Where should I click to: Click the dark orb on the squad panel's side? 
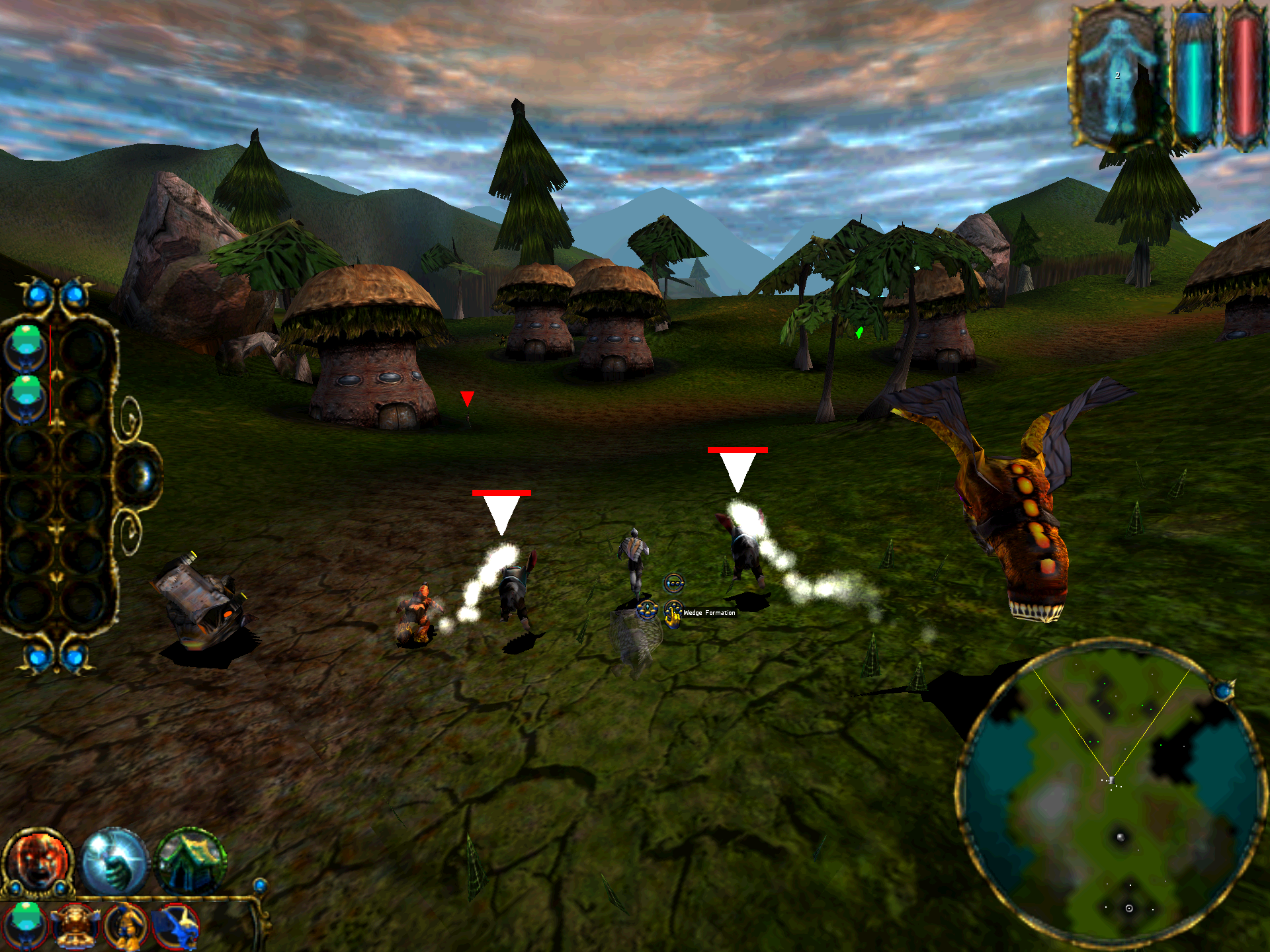(140, 476)
